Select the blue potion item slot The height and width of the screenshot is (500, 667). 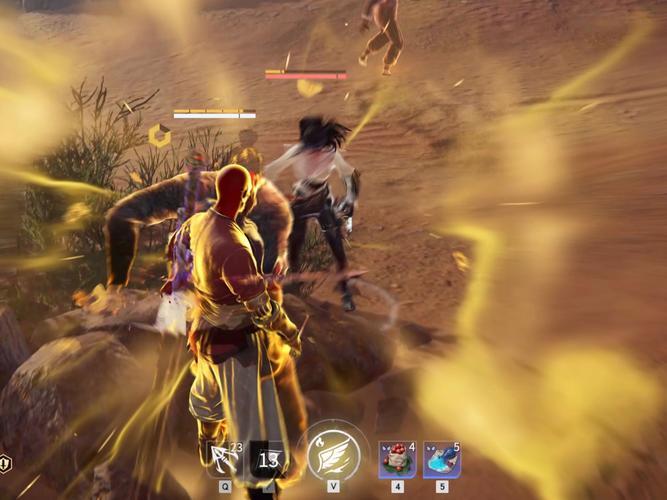pyautogui.click(x=441, y=460)
